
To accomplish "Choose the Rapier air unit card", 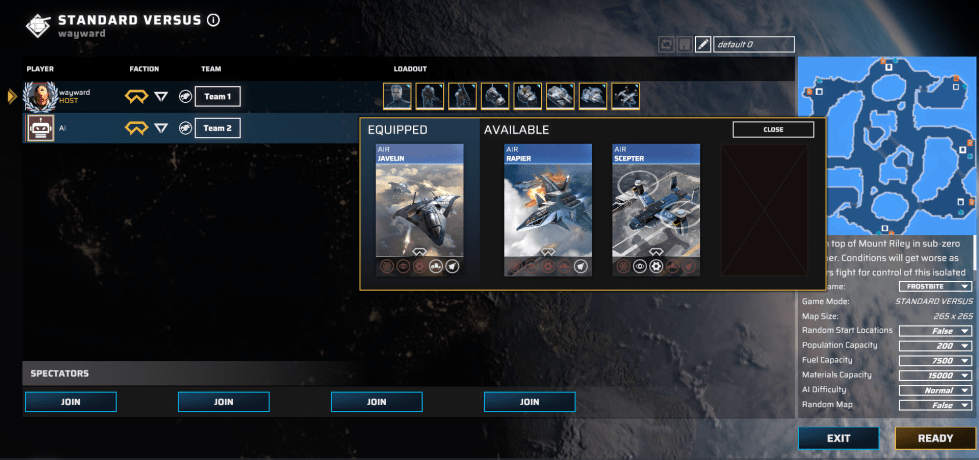I will pyautogui.click(x=547, y=210).
